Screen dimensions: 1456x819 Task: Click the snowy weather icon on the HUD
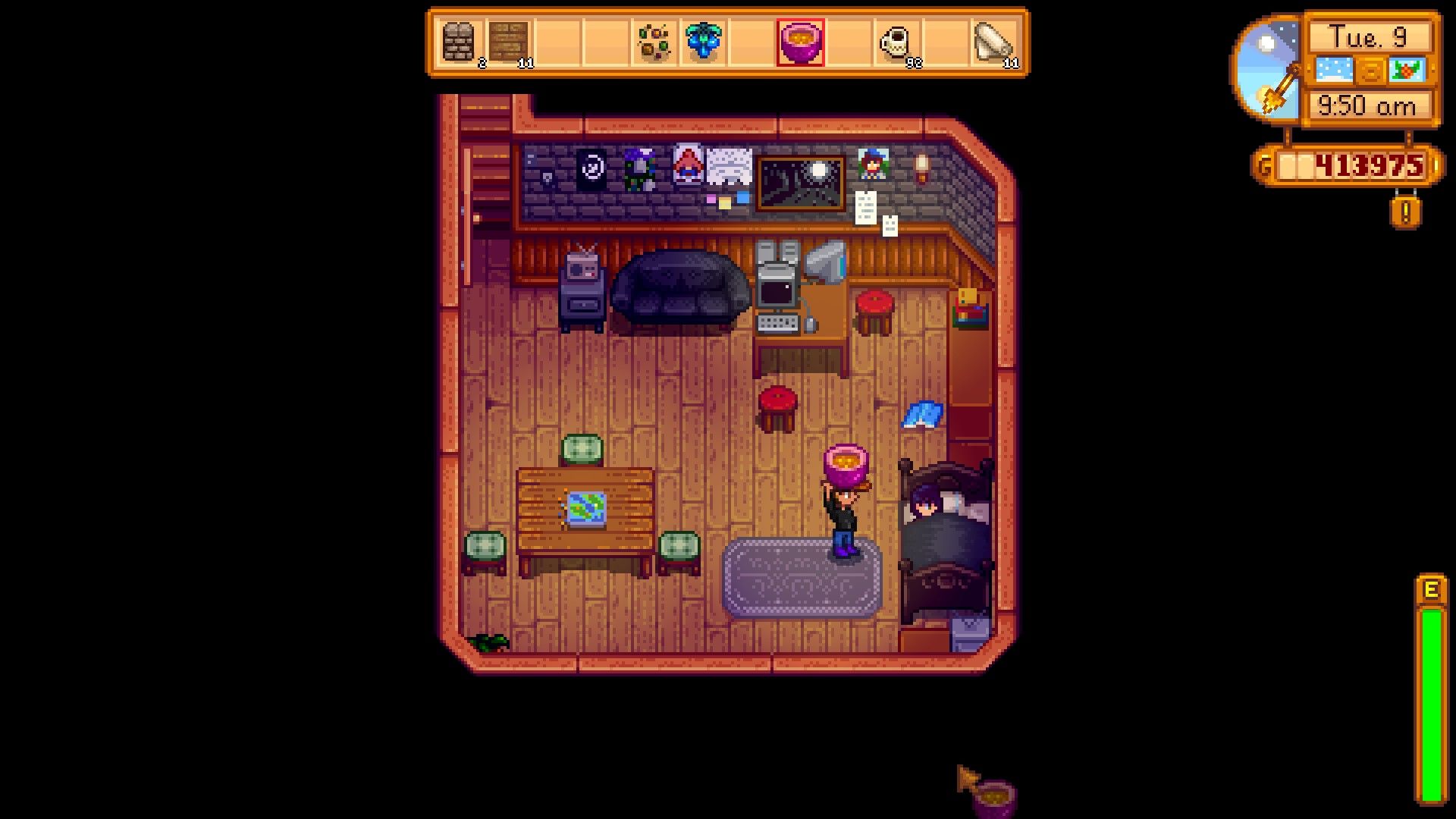[x=1332, y=69]
